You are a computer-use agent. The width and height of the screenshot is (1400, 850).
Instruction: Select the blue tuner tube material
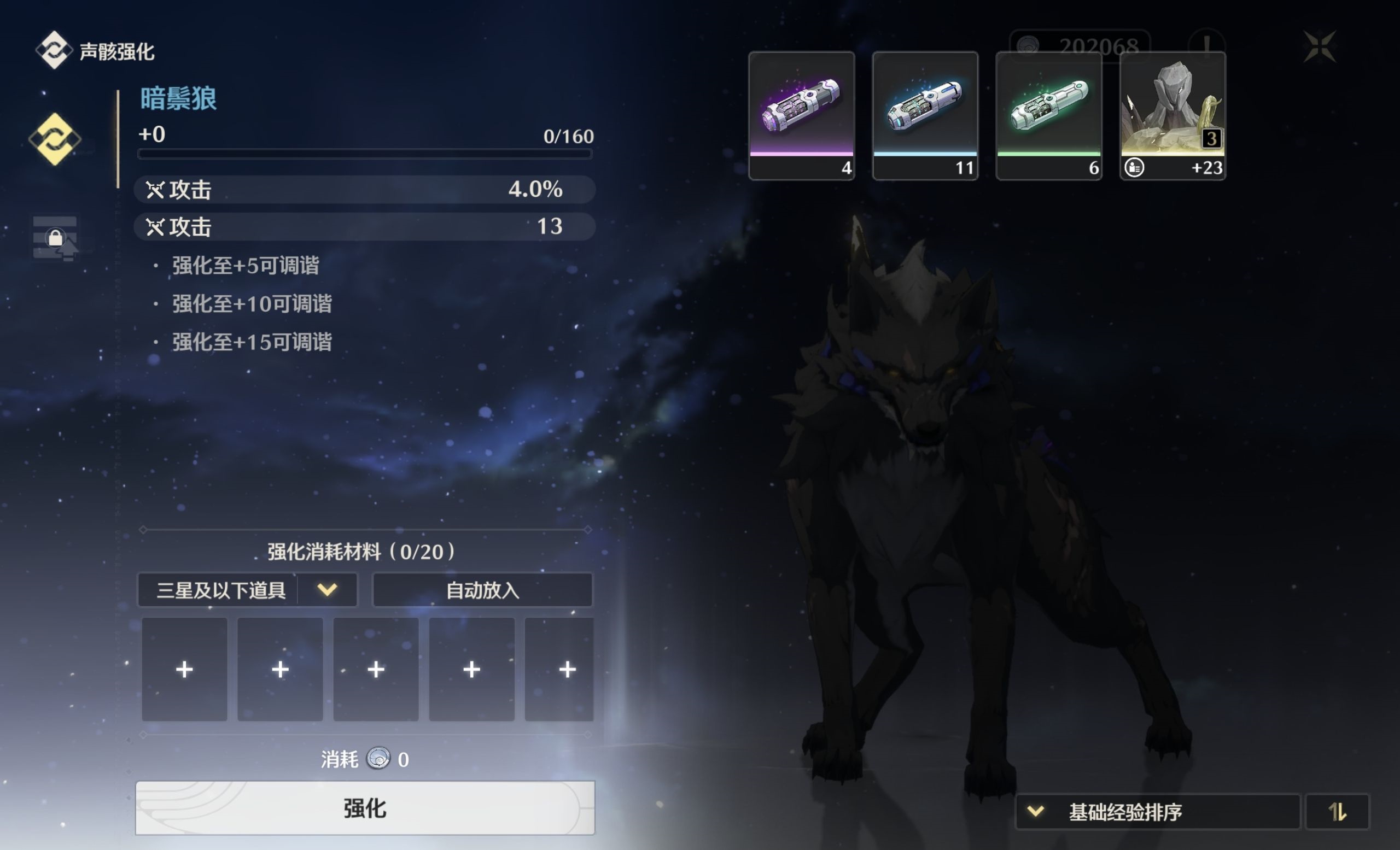pyautogui.click(x=925, y=116)
